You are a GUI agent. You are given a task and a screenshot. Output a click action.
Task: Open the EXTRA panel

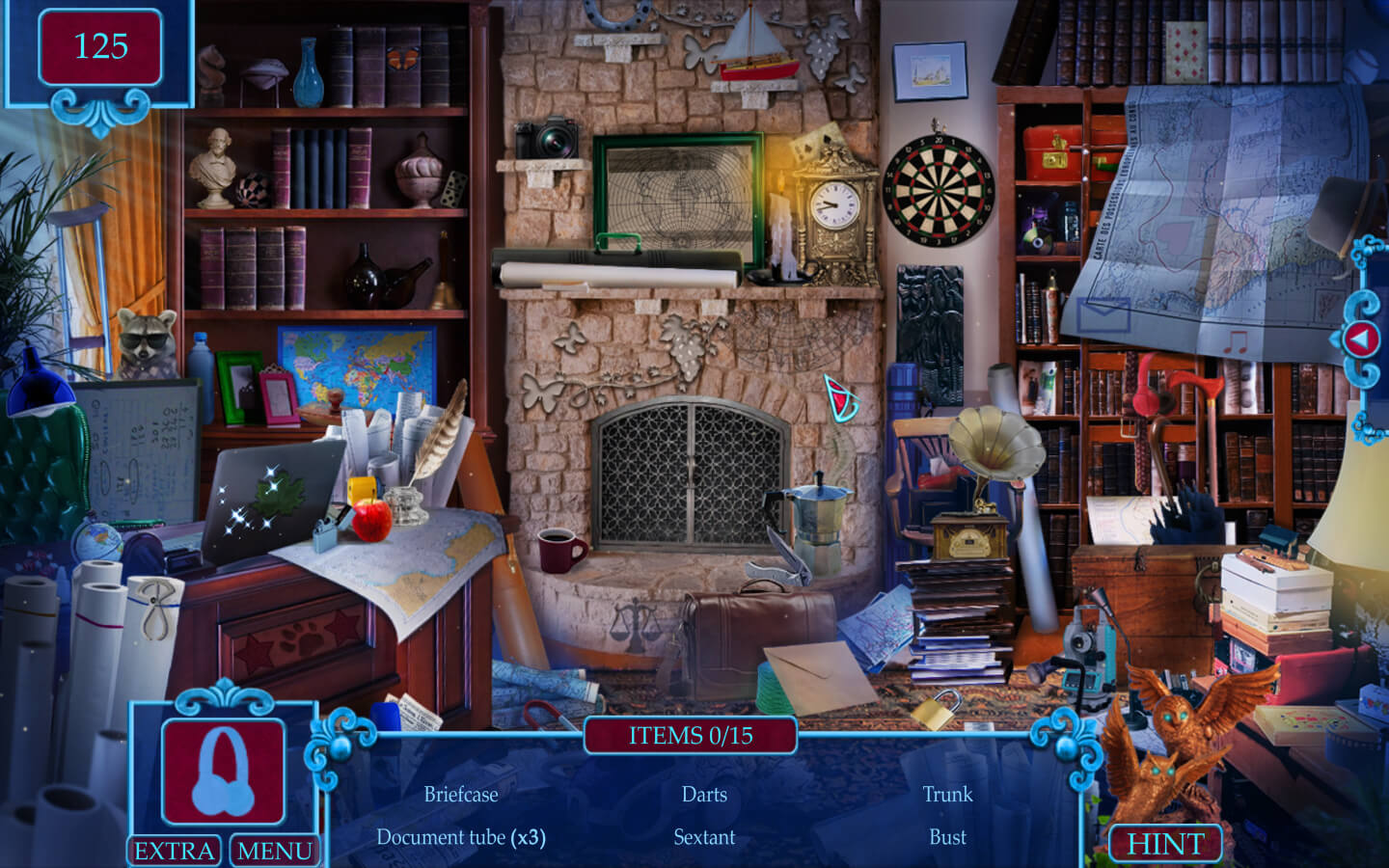175,851
